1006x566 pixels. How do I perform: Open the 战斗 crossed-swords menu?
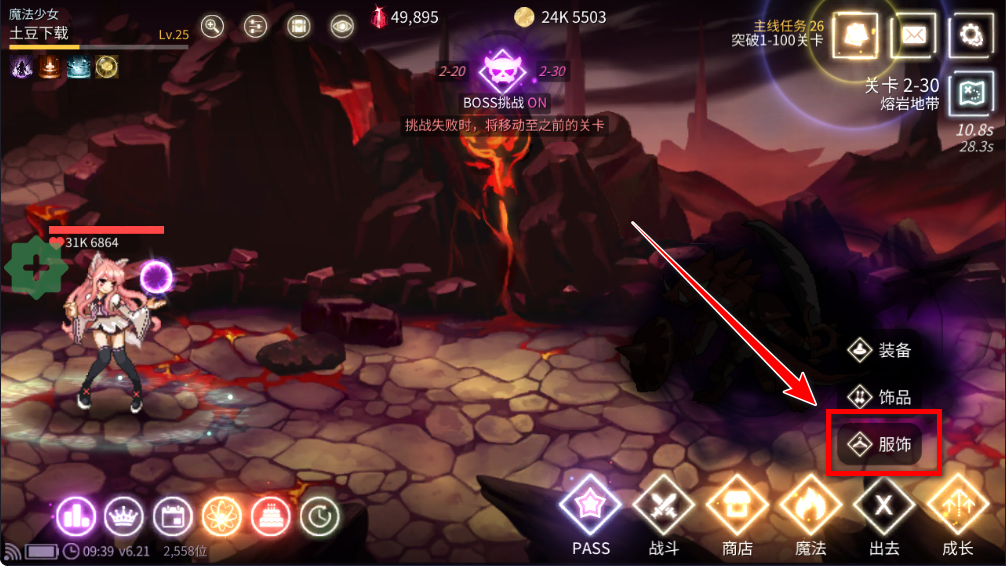(663, 508)
